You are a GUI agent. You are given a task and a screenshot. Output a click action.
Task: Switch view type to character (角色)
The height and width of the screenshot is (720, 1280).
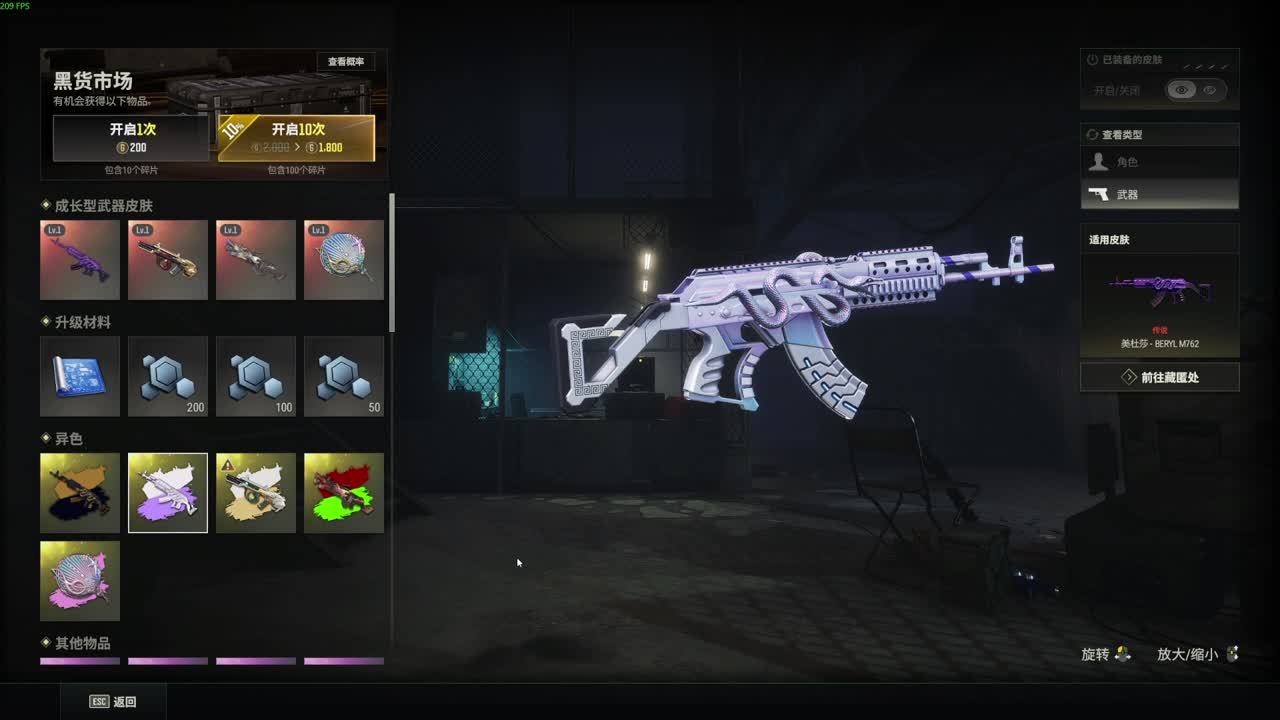point(1160,162)
